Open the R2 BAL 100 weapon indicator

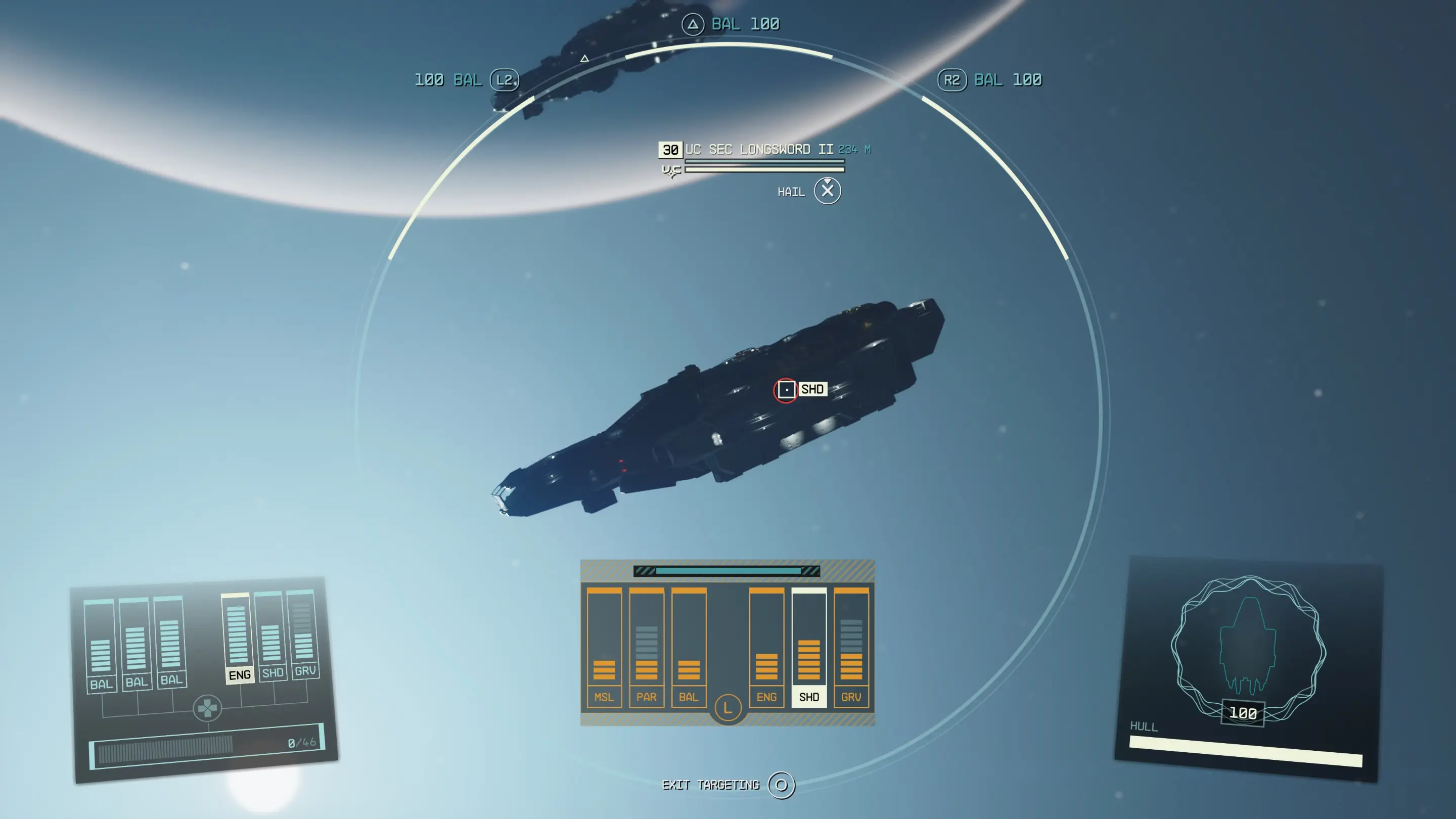coord(989,80)
